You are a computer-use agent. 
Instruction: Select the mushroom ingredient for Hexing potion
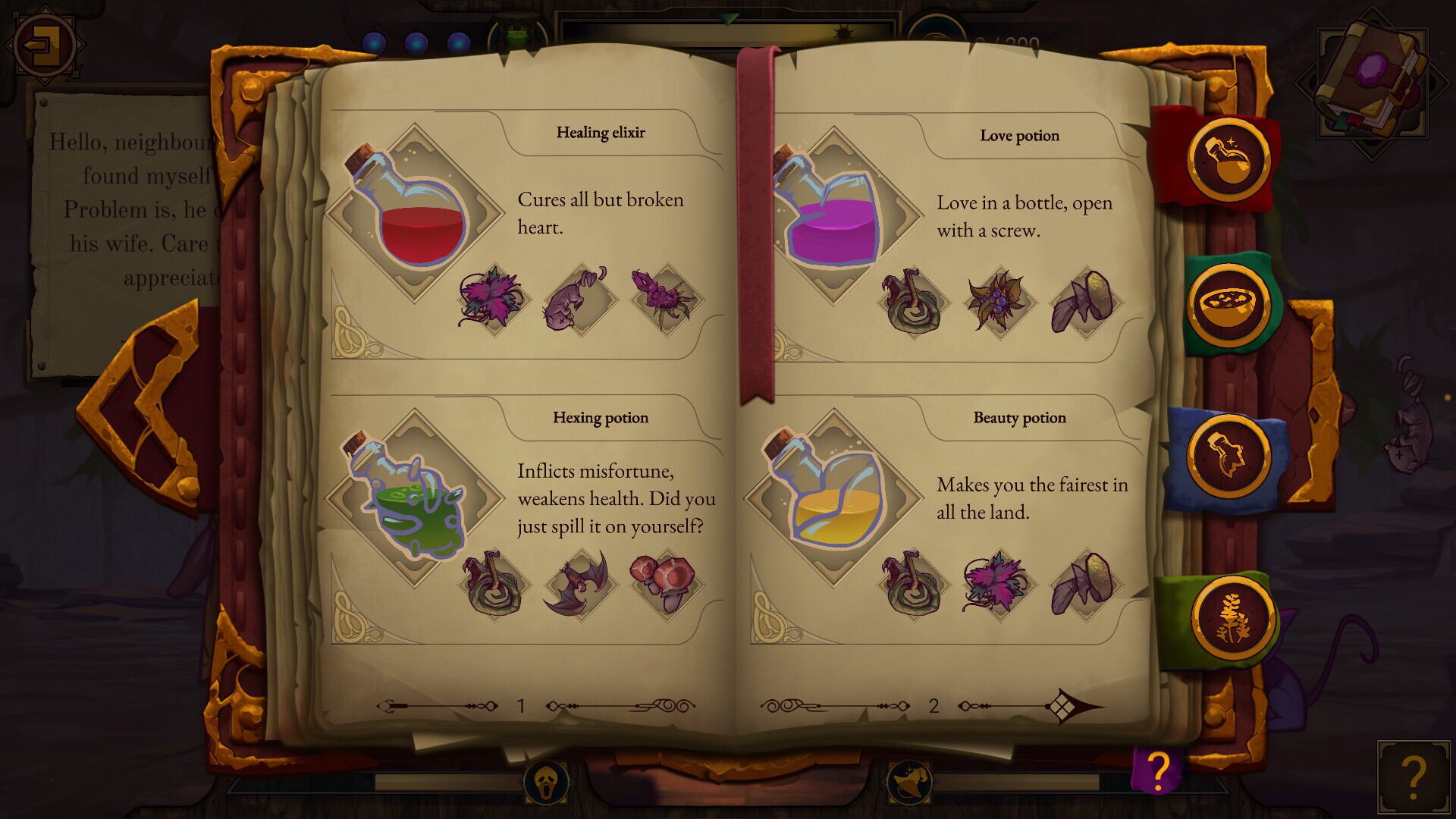pyautogui.click(x=661, y=582)
